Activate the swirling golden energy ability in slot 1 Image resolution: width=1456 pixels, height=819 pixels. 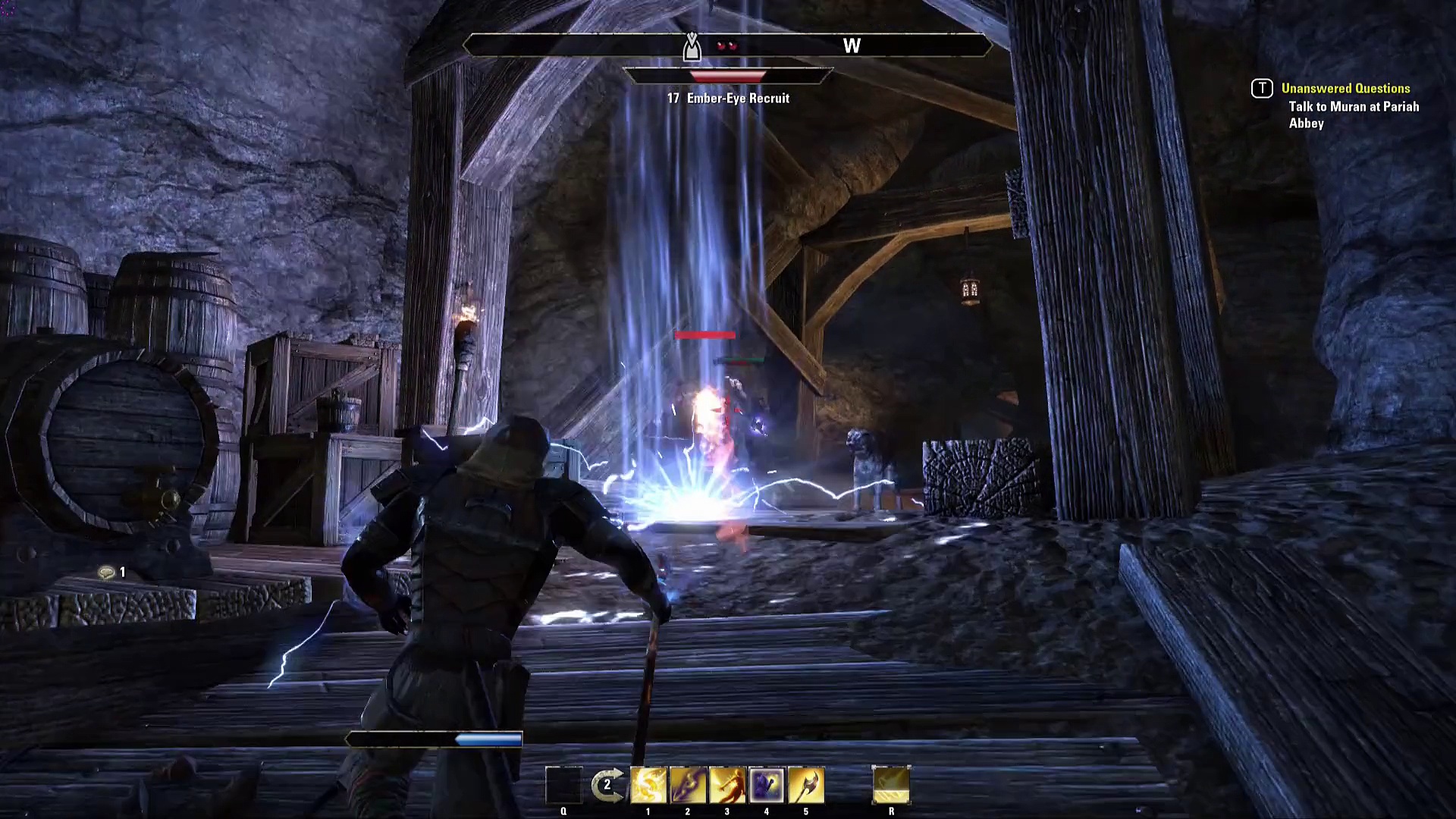648,785
